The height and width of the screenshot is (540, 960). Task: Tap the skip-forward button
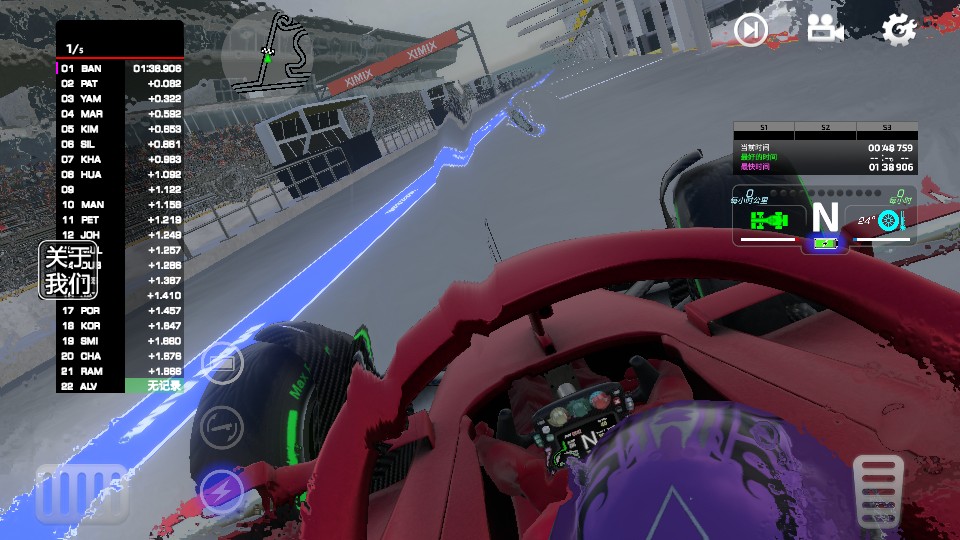(751, 30)
